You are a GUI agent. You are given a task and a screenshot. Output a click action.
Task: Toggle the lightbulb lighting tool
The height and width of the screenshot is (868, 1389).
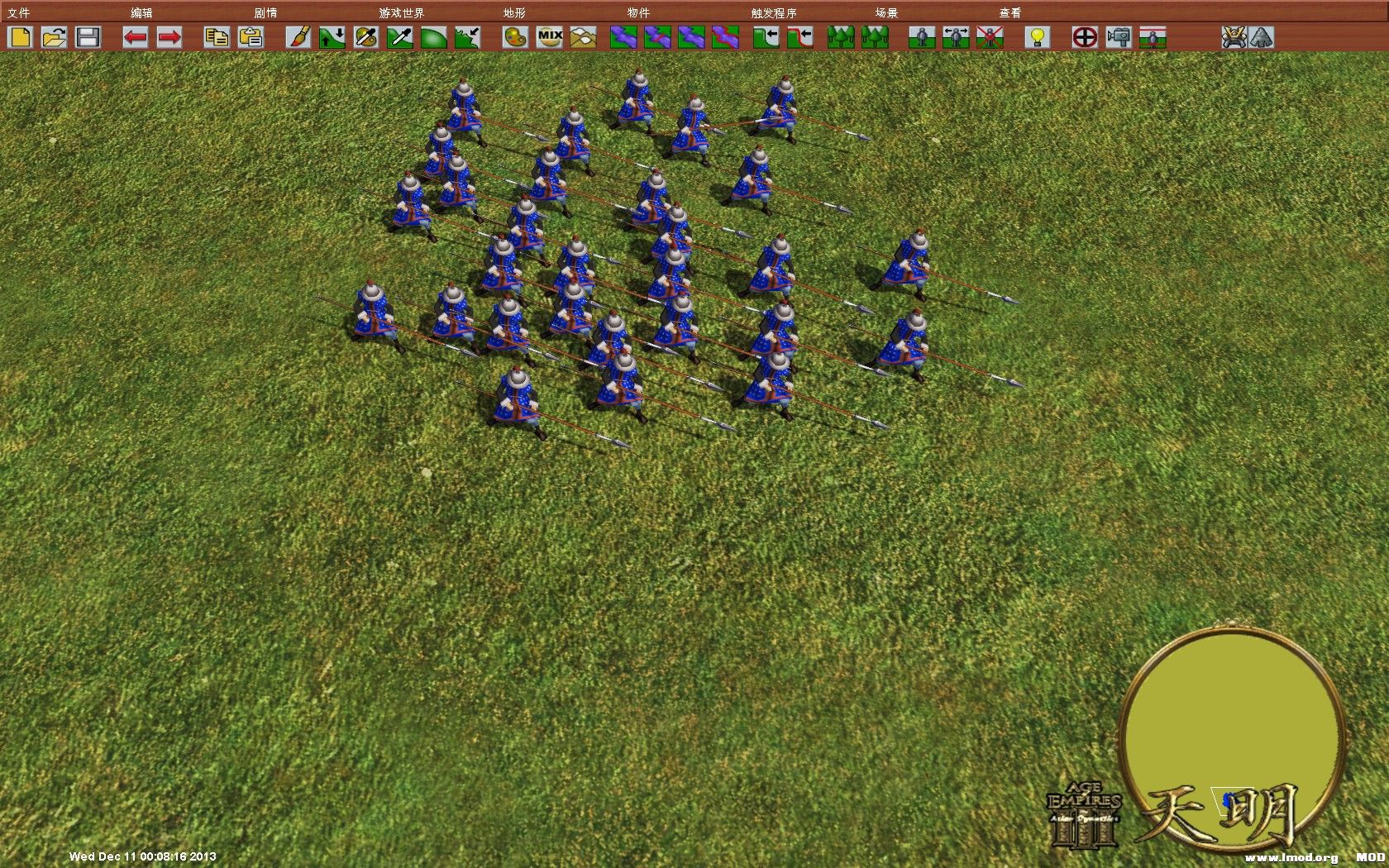(x=1038, y=37)
